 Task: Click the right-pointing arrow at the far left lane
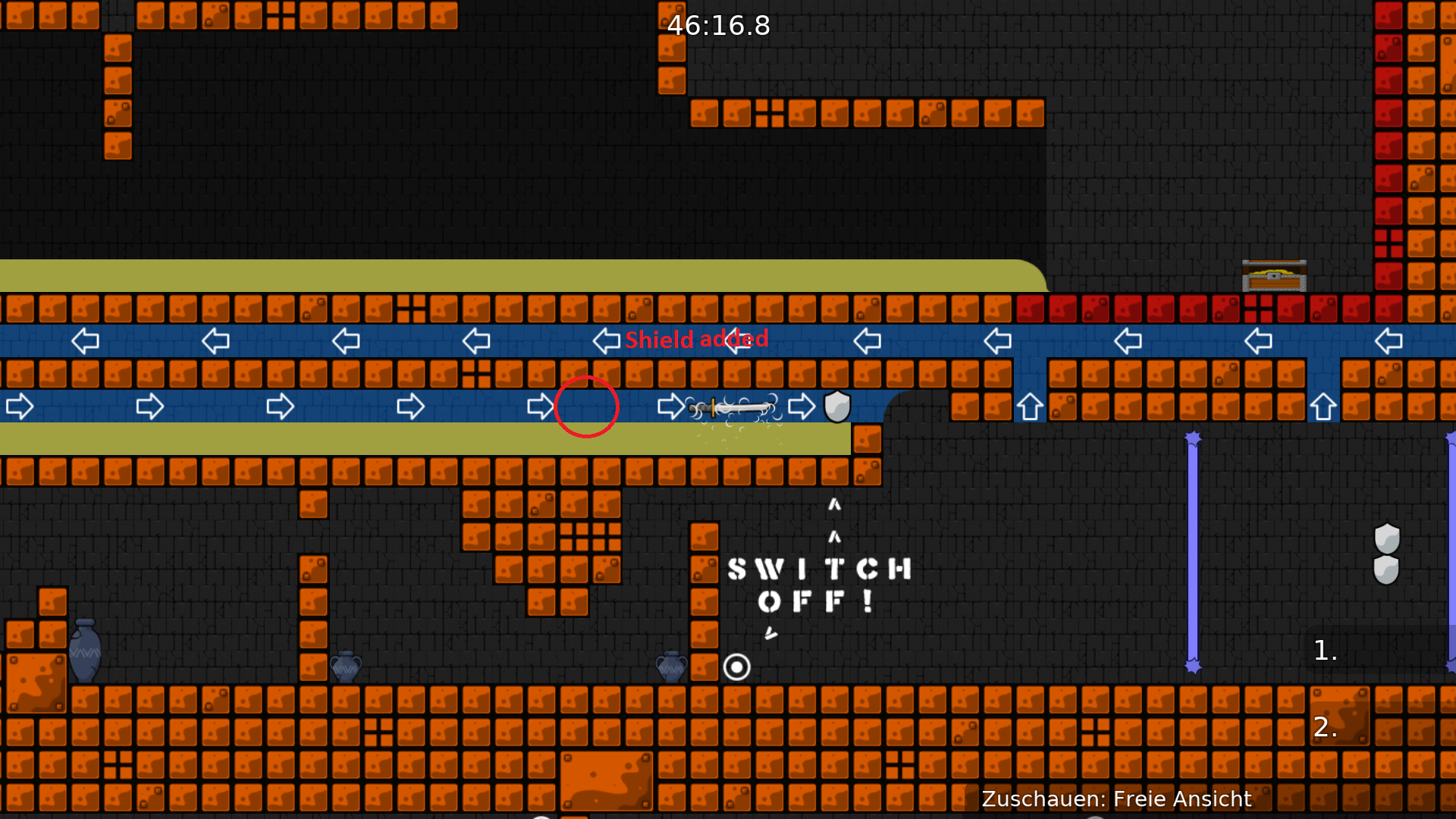20,406
